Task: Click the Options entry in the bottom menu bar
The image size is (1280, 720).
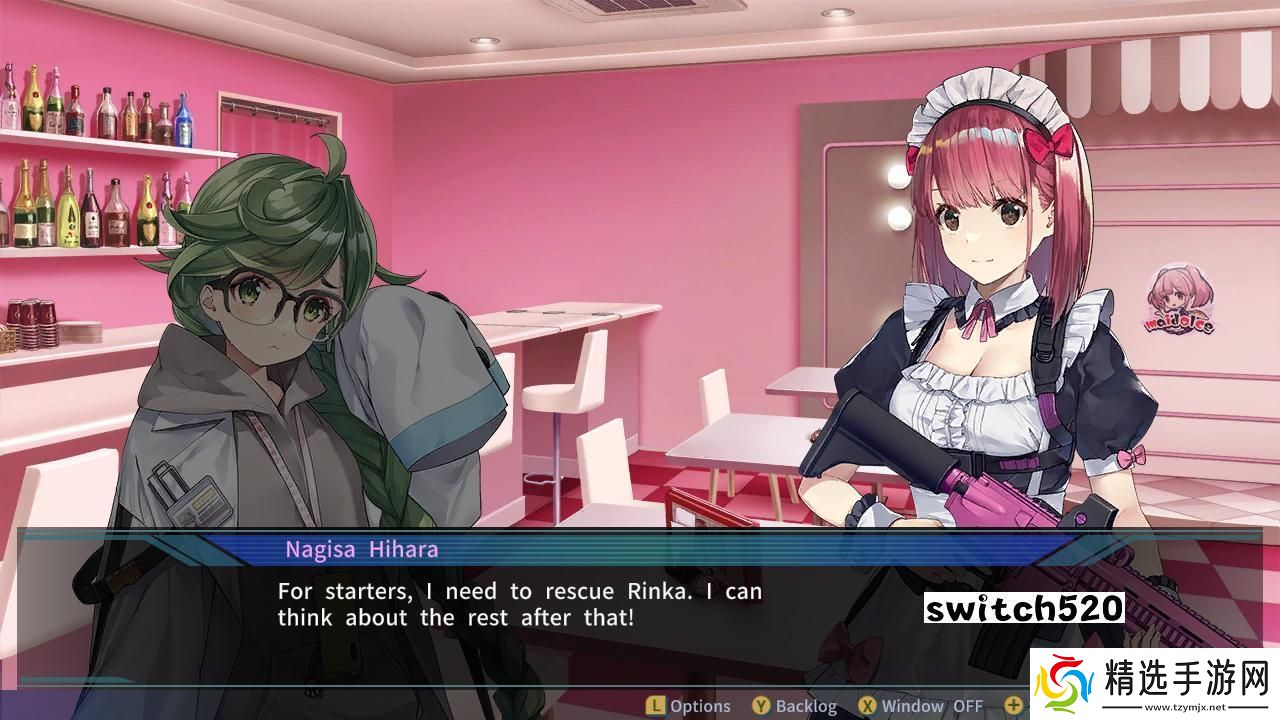Action: tap(700, 705)
